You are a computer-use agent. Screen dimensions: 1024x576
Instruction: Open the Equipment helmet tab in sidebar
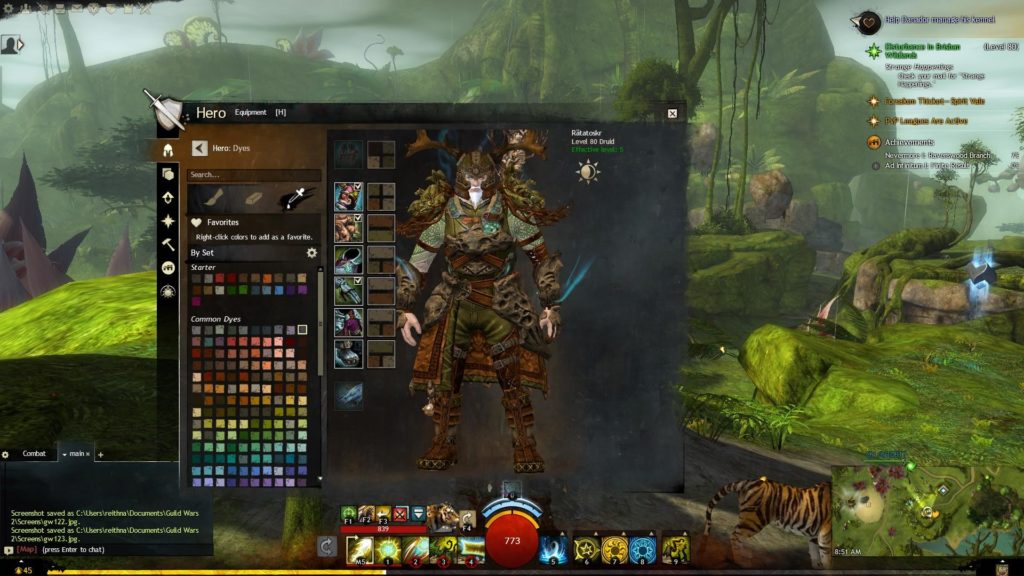(168, 151)
